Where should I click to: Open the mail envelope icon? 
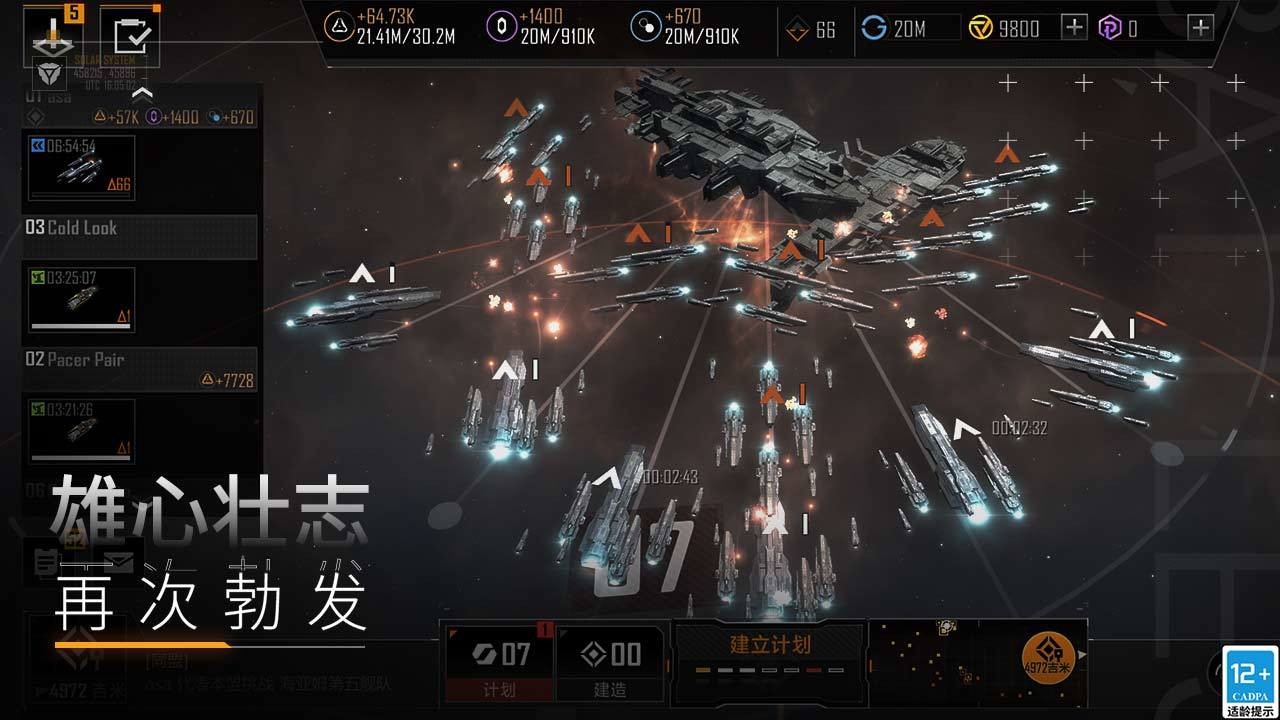click(x=119, y=561)
